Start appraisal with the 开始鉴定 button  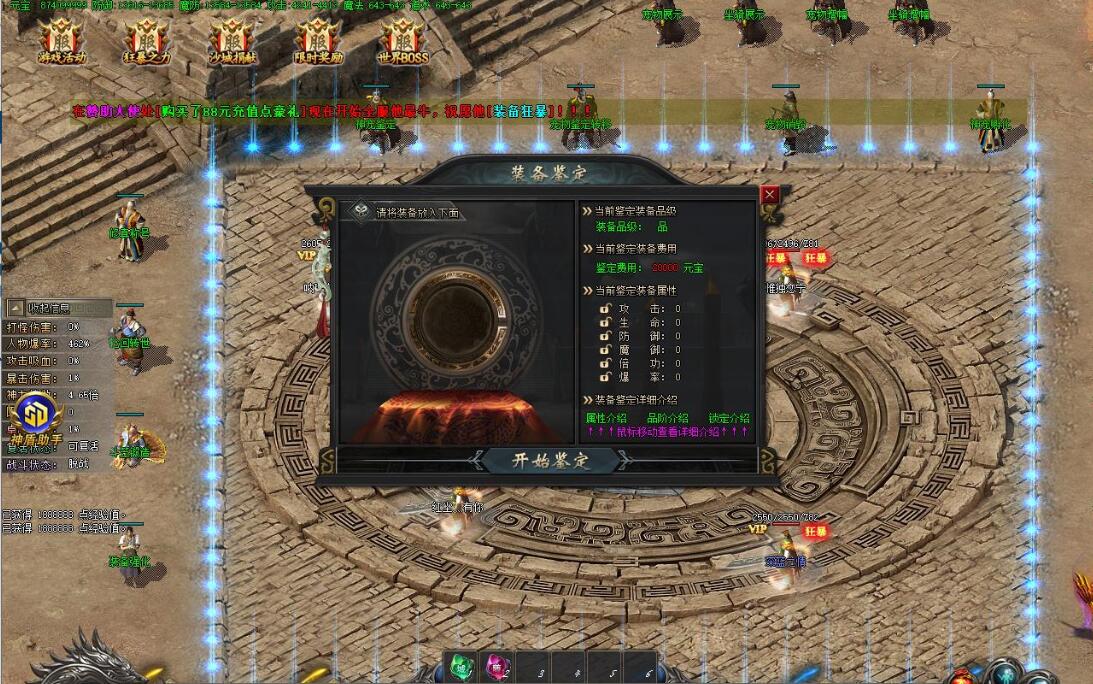point(551,461)
